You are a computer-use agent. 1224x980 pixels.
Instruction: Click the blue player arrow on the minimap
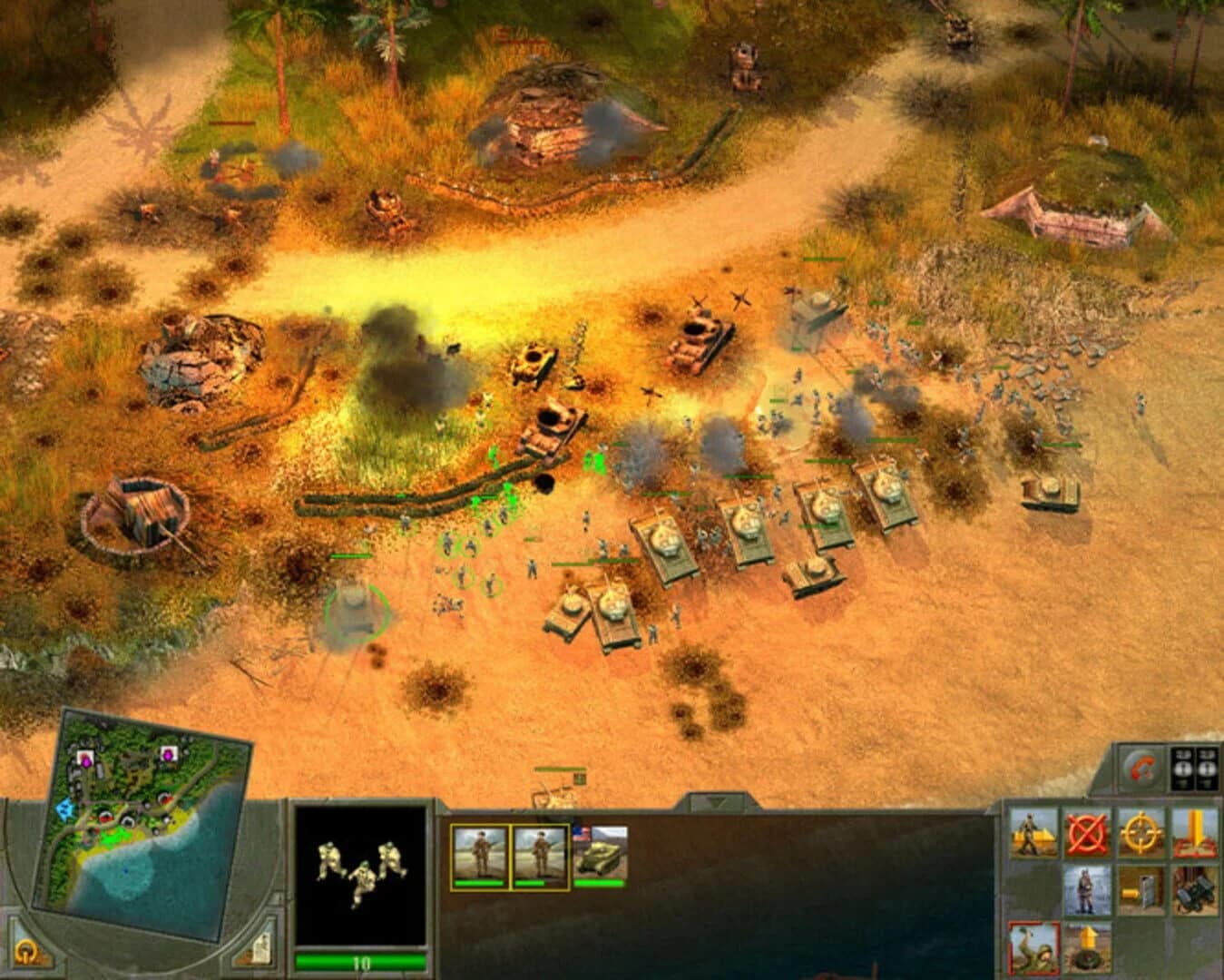[x=64, y=808]
